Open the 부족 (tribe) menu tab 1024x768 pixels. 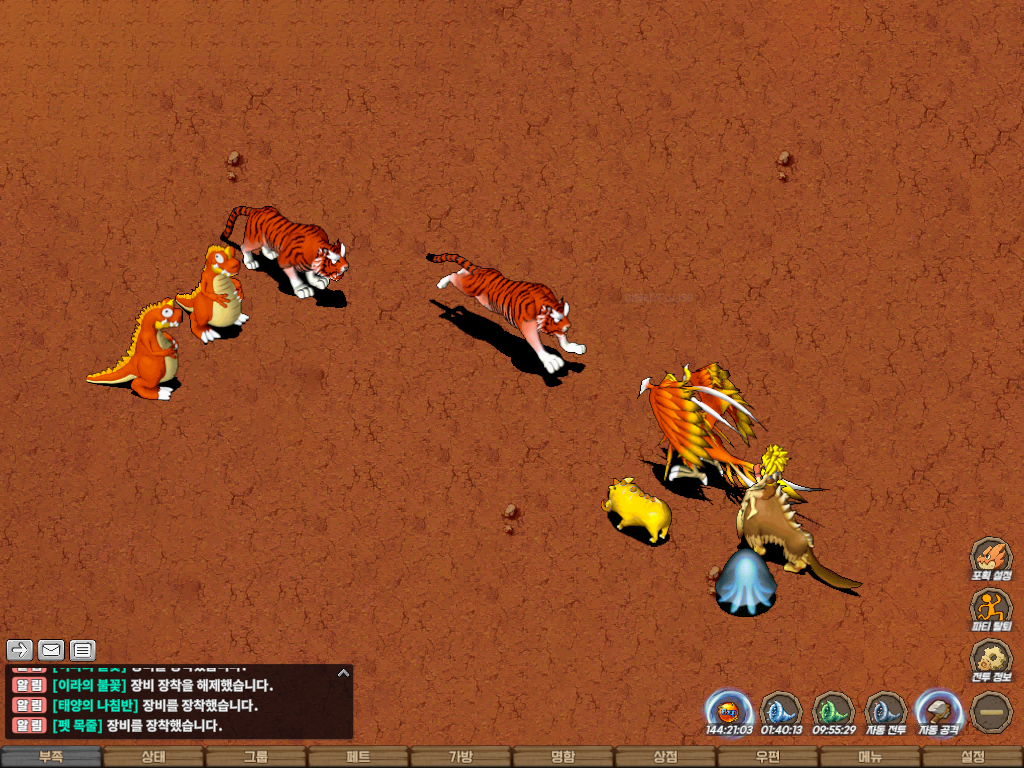pos(51,757)
